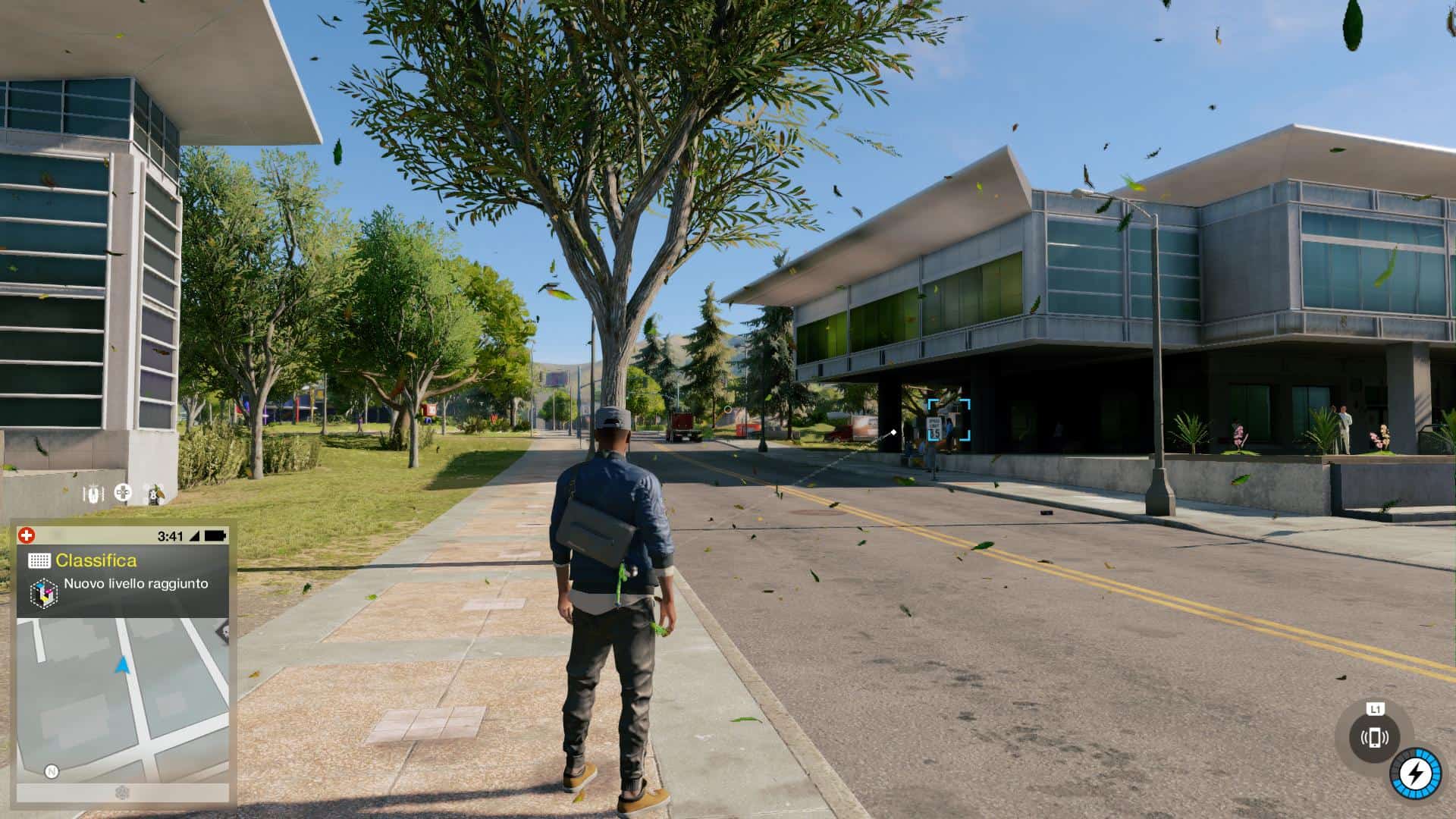Click the skull marker on the minimap edge

pyautogui.click(x=223, y=630)
